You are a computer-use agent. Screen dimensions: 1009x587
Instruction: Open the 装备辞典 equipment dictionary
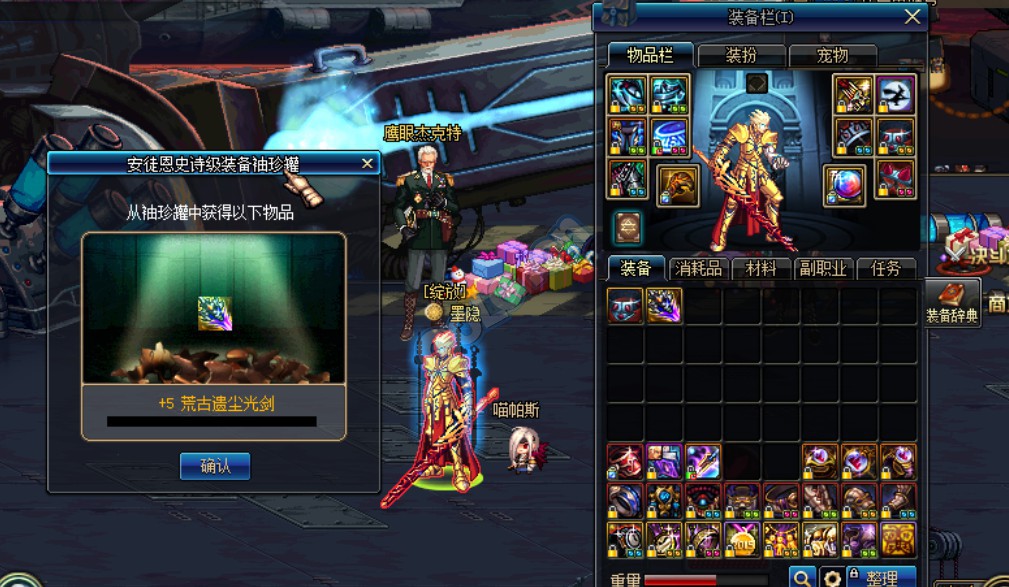(x=951, y=302)
